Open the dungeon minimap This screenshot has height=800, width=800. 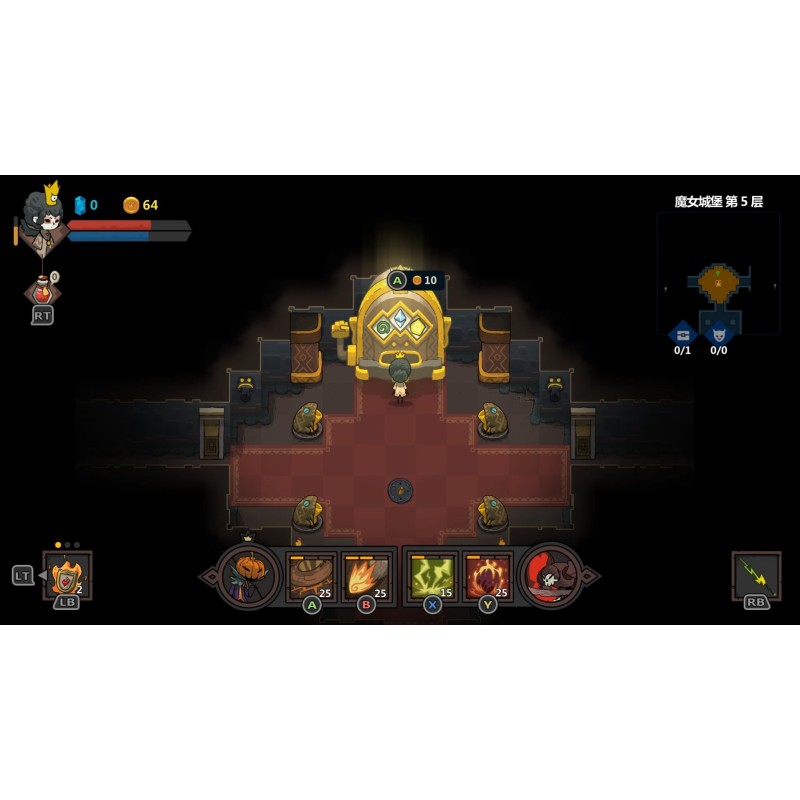coord(717,272)
